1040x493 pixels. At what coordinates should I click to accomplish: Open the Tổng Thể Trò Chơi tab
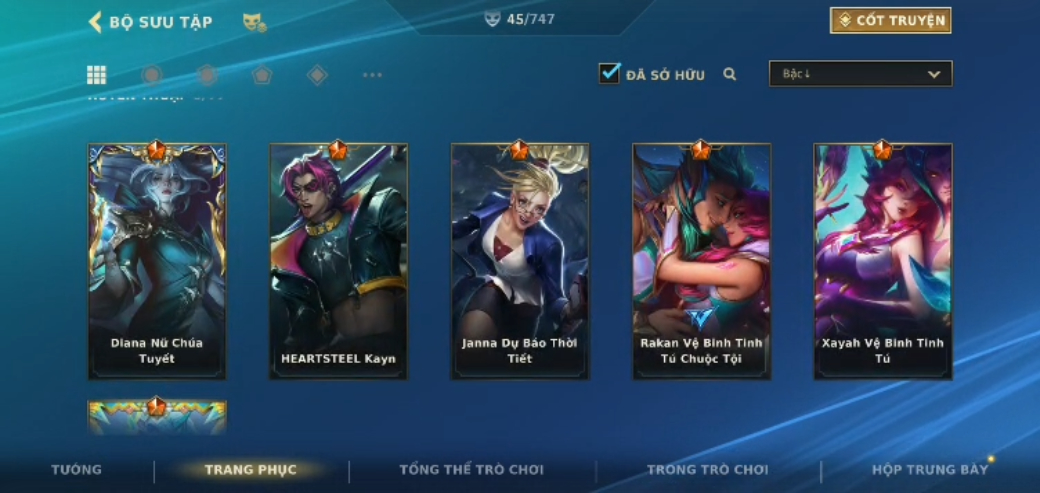coord(471,469)
